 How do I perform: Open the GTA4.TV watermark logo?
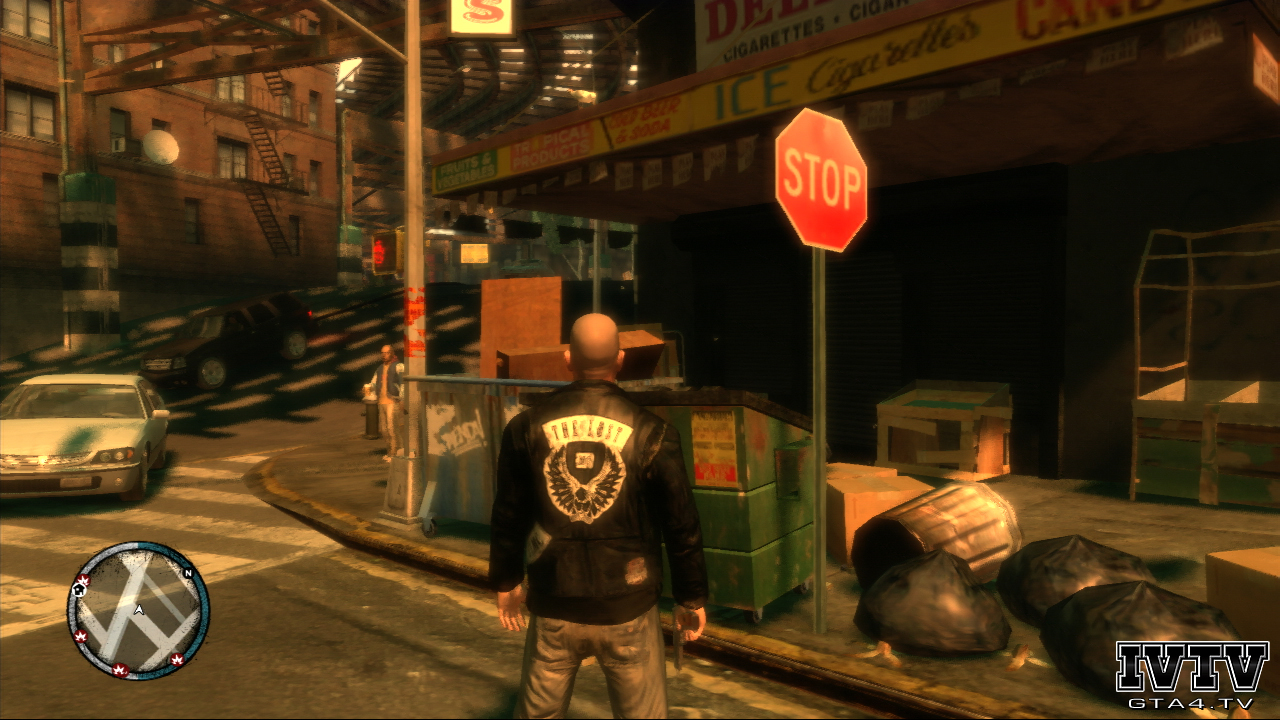tap(1191, 675)
